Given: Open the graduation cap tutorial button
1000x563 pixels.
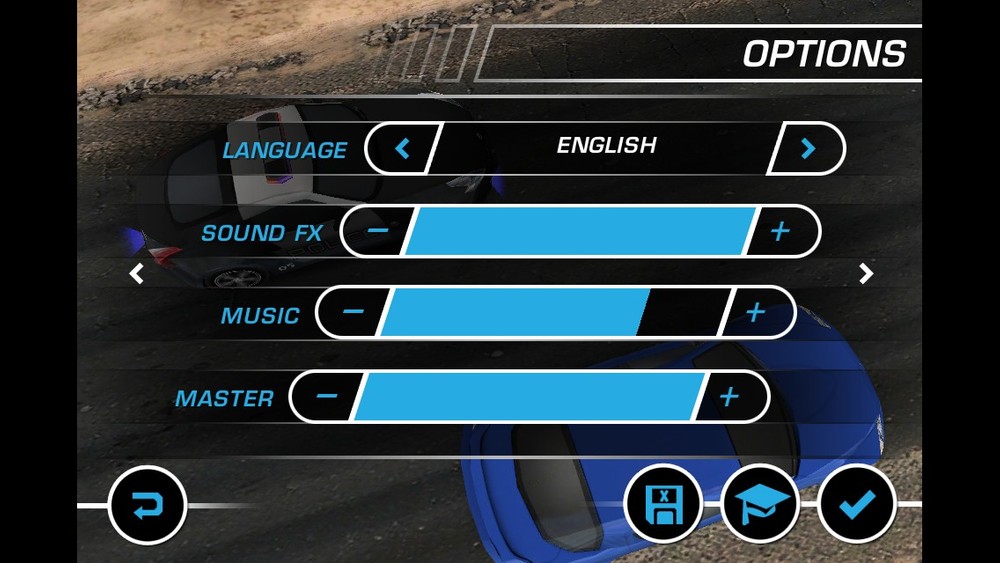Looking at the screenshot, I should pos(759,504).
